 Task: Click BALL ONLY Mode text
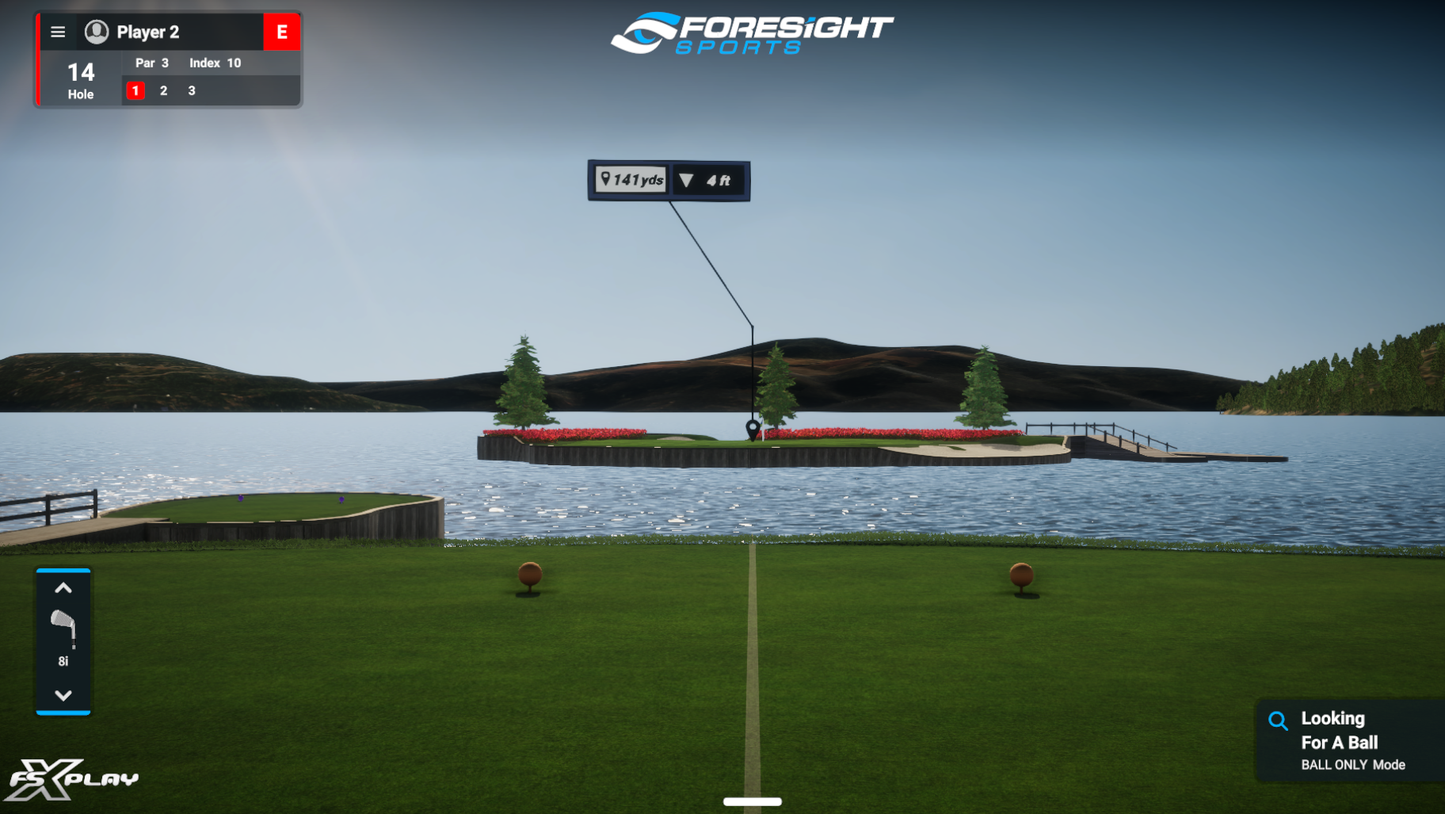tap(1355, 764)
